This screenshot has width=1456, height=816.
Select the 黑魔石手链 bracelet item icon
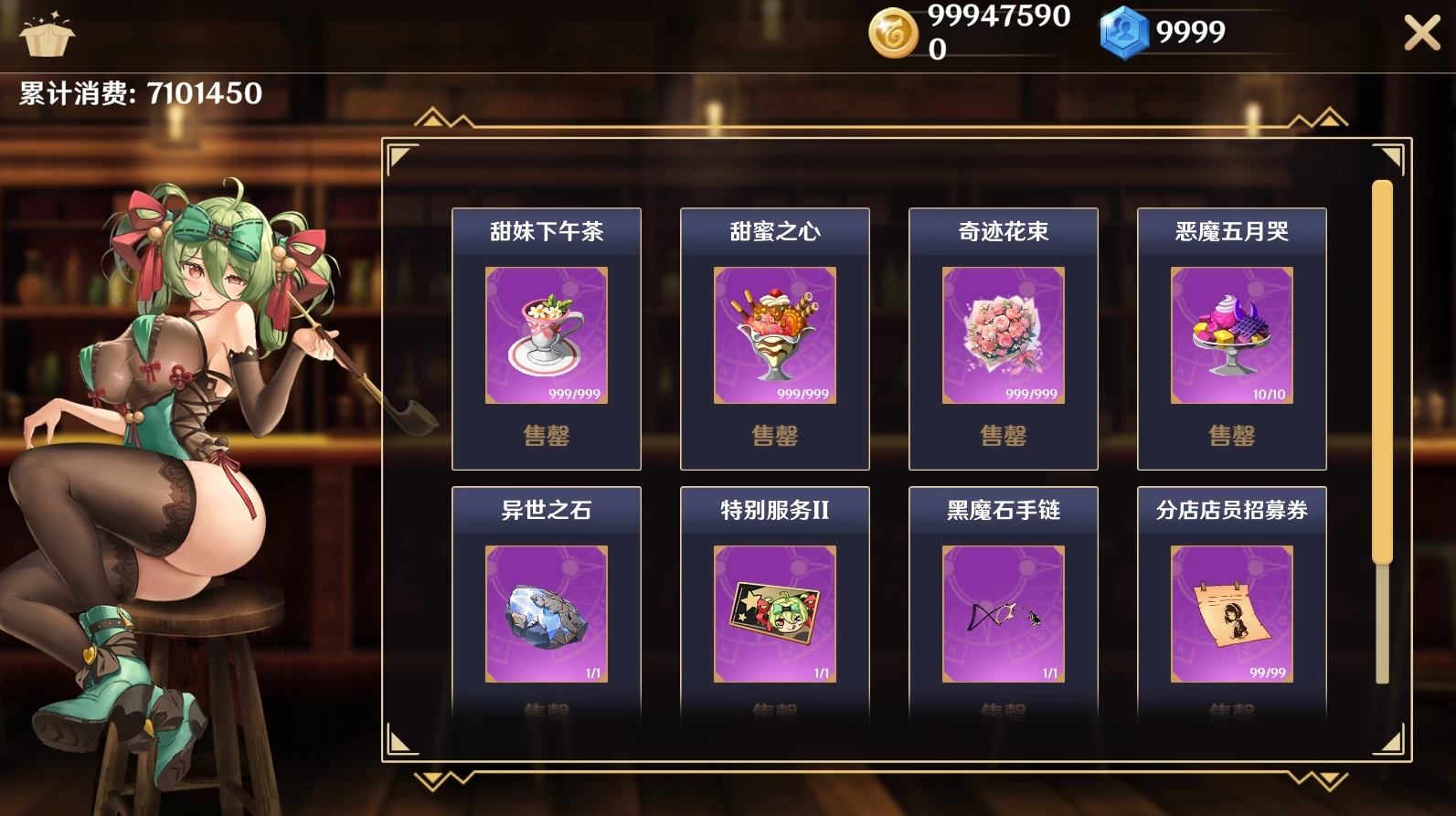click(1003, 614)
